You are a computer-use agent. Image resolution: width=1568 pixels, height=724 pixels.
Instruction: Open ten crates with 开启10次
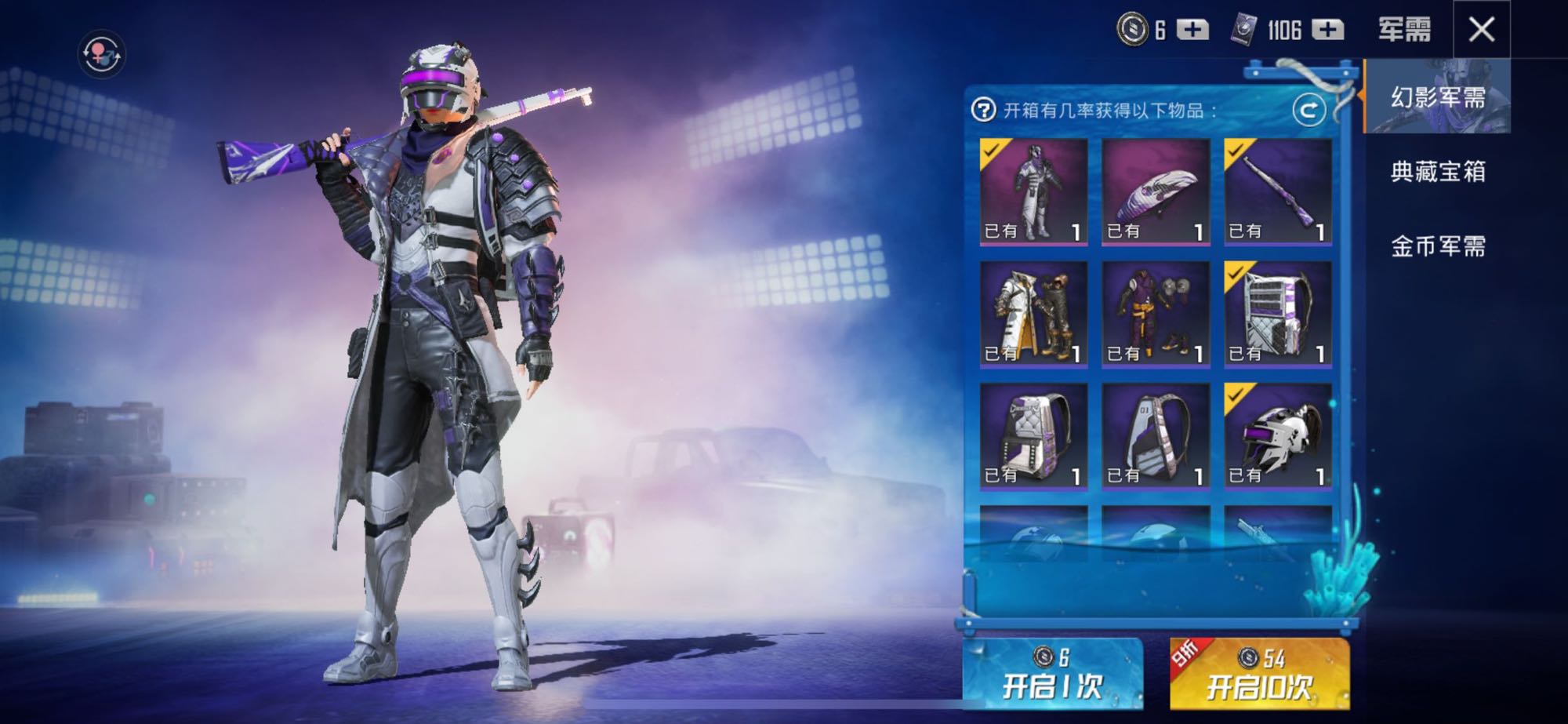[x=1259, y=674]
